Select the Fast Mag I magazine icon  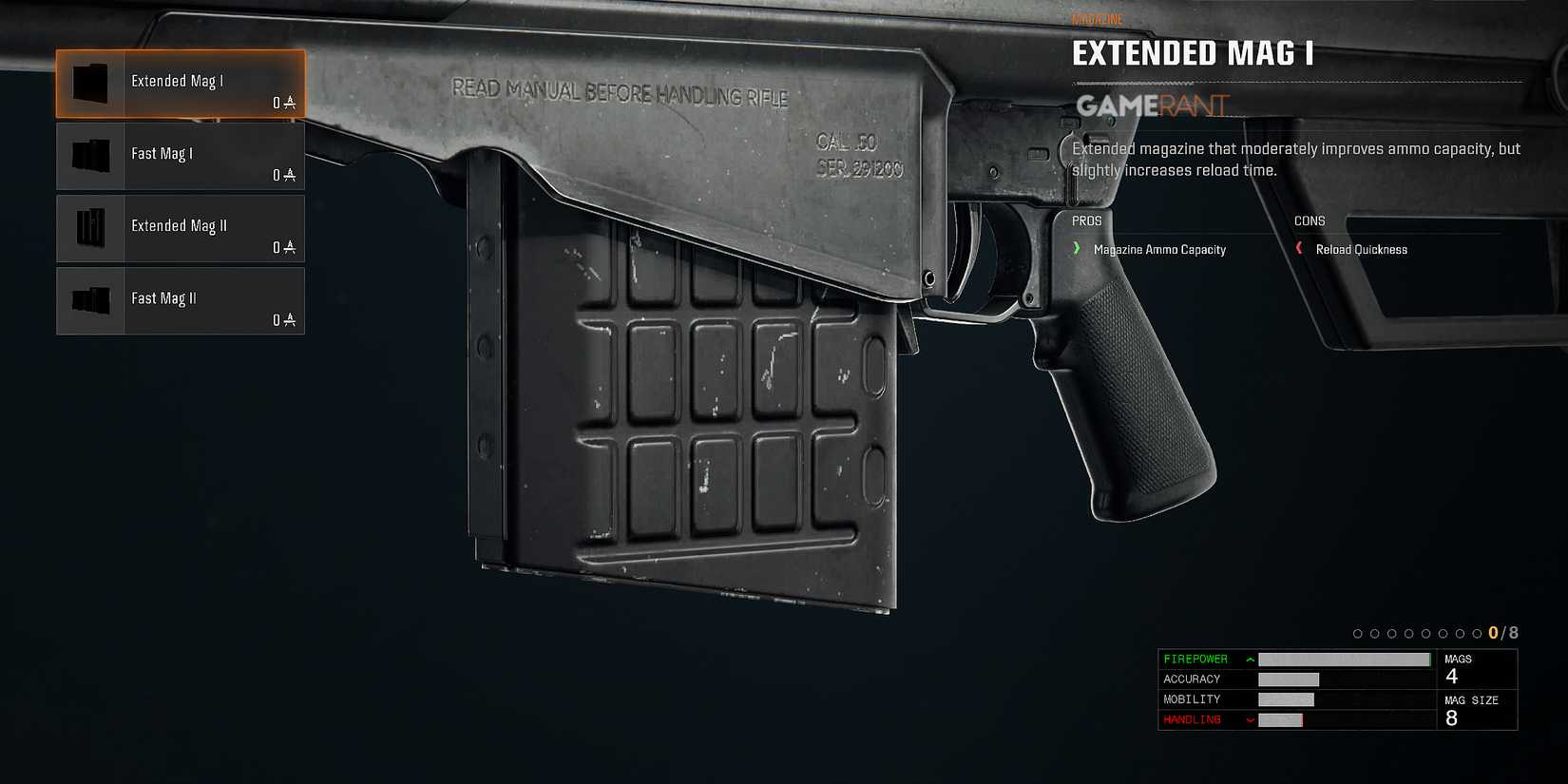tap(90, 155)
